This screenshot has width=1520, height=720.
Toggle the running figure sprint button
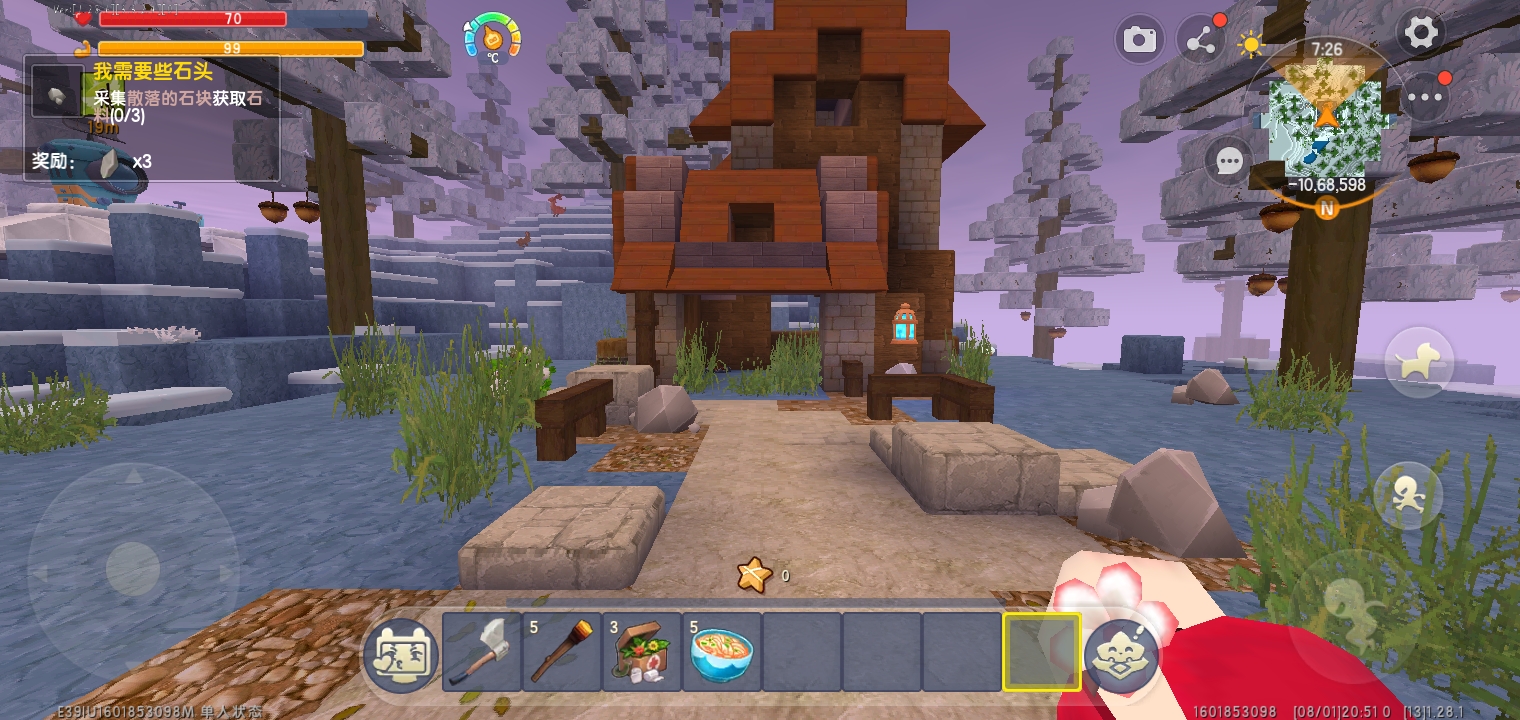[x=1408, y=495]
